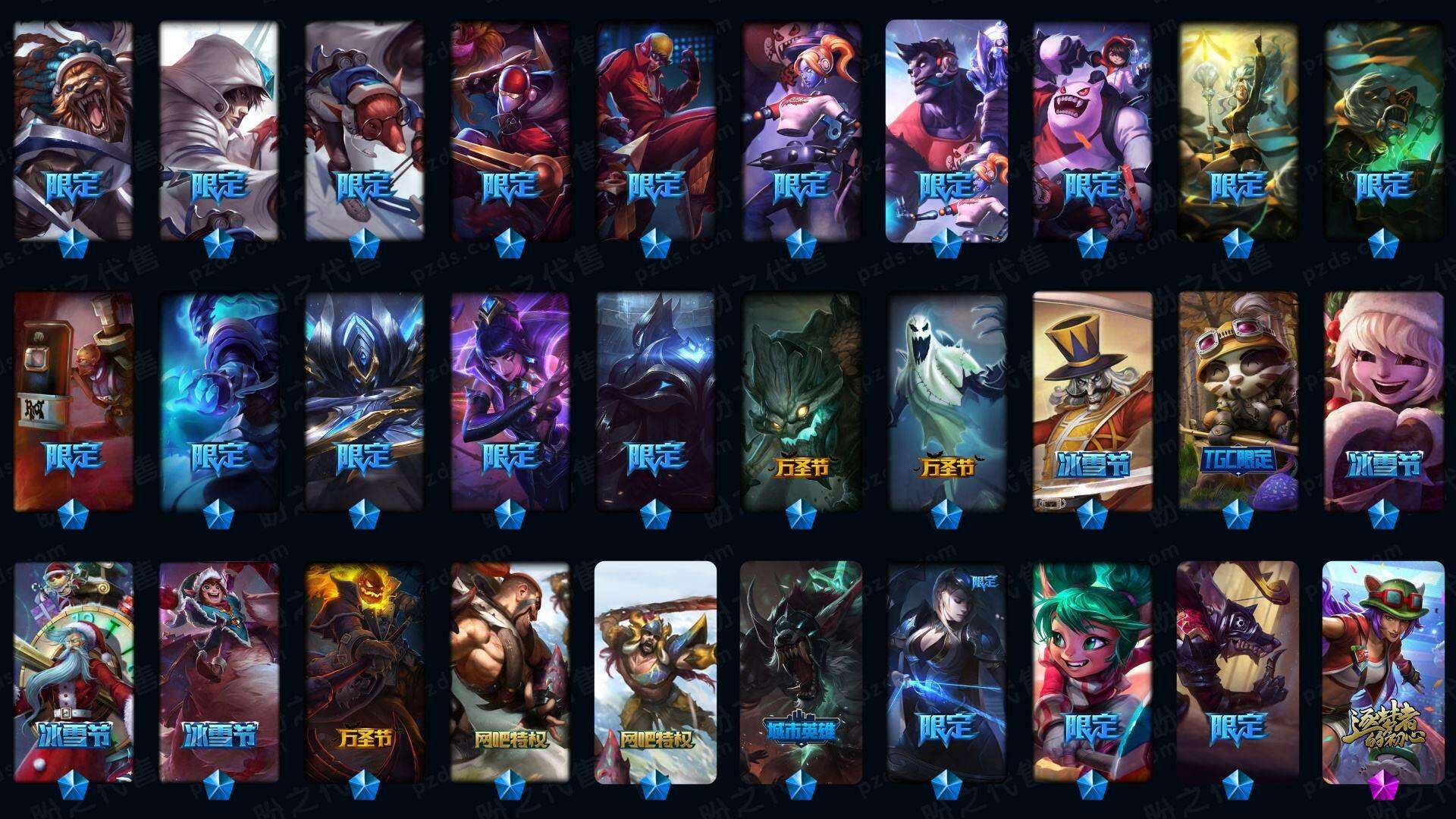Select the roaring lion limited skin card

[x=74, y=129]
